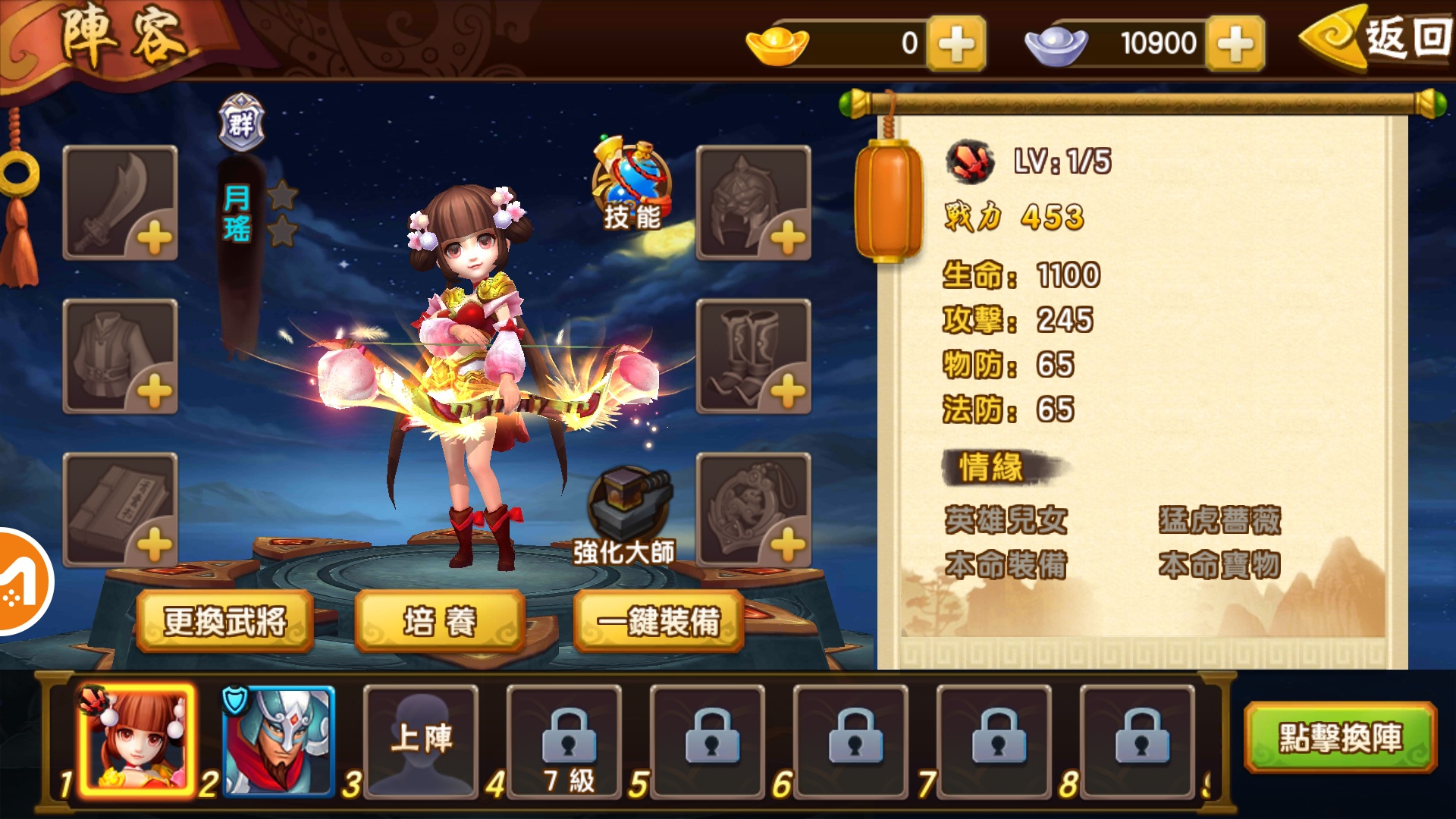The image size is (1456, 819).
Task: Open 更換武將 to change the hero
Action: (225, 620)
